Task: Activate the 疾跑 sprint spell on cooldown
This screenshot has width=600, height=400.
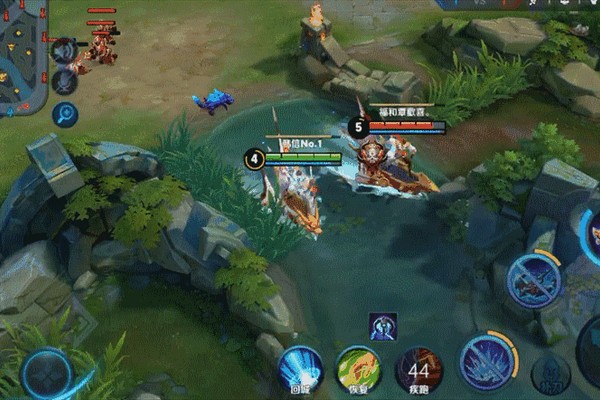Action: 419,369
